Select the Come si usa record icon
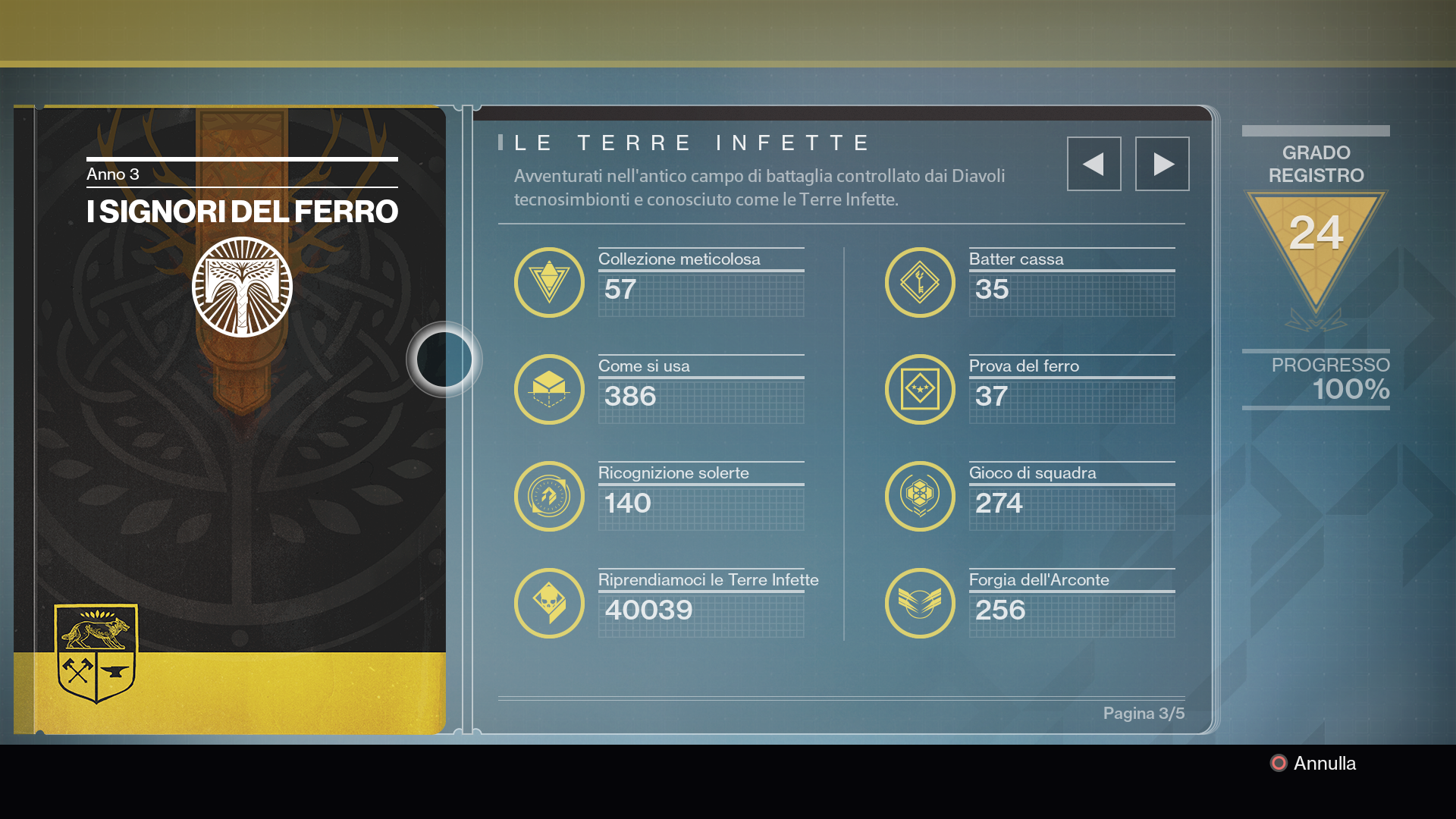Viewport: 1456px width, 819px height. pos(549,389)
